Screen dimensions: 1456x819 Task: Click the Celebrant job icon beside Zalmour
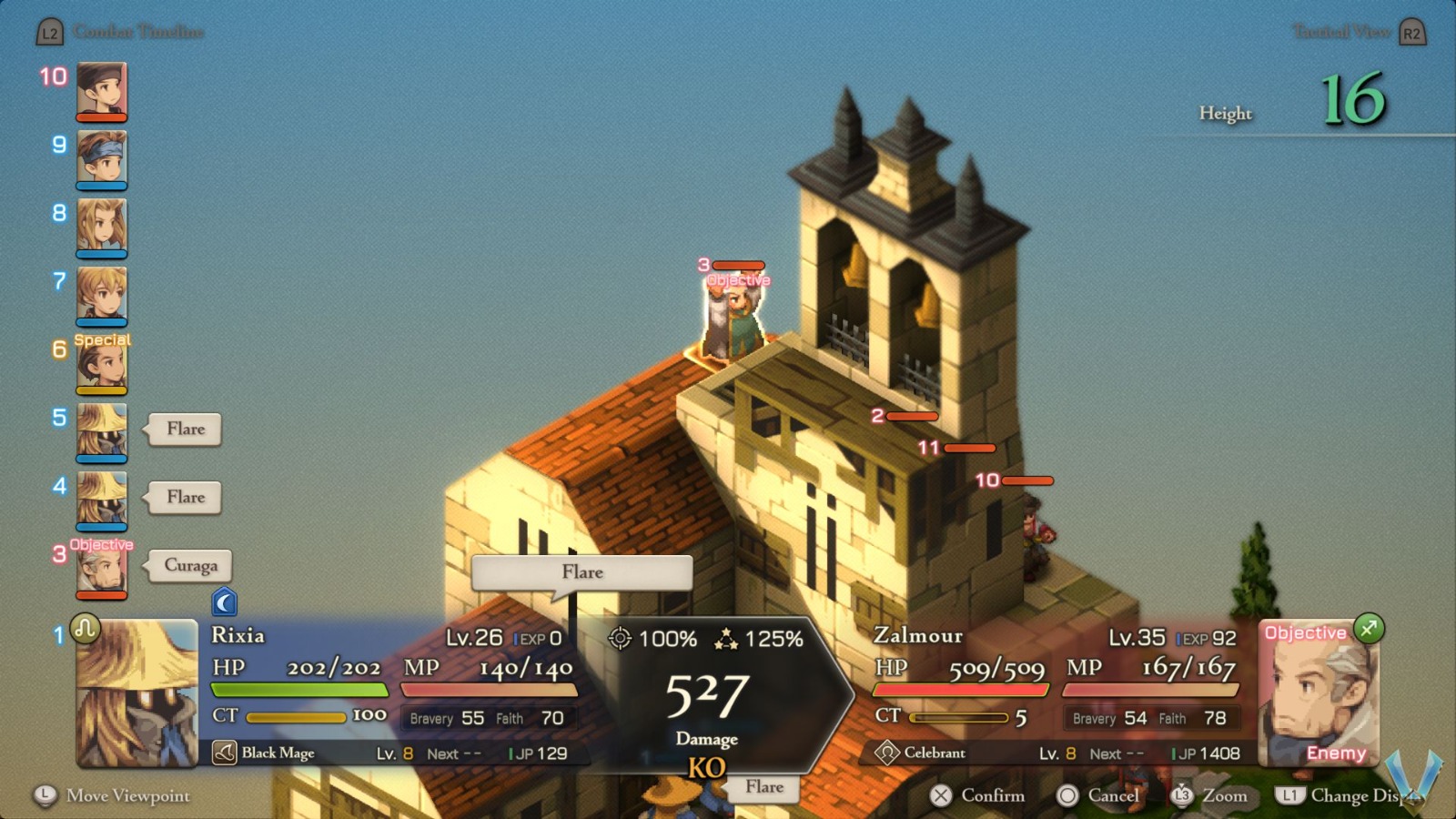[x=888, y=753]
